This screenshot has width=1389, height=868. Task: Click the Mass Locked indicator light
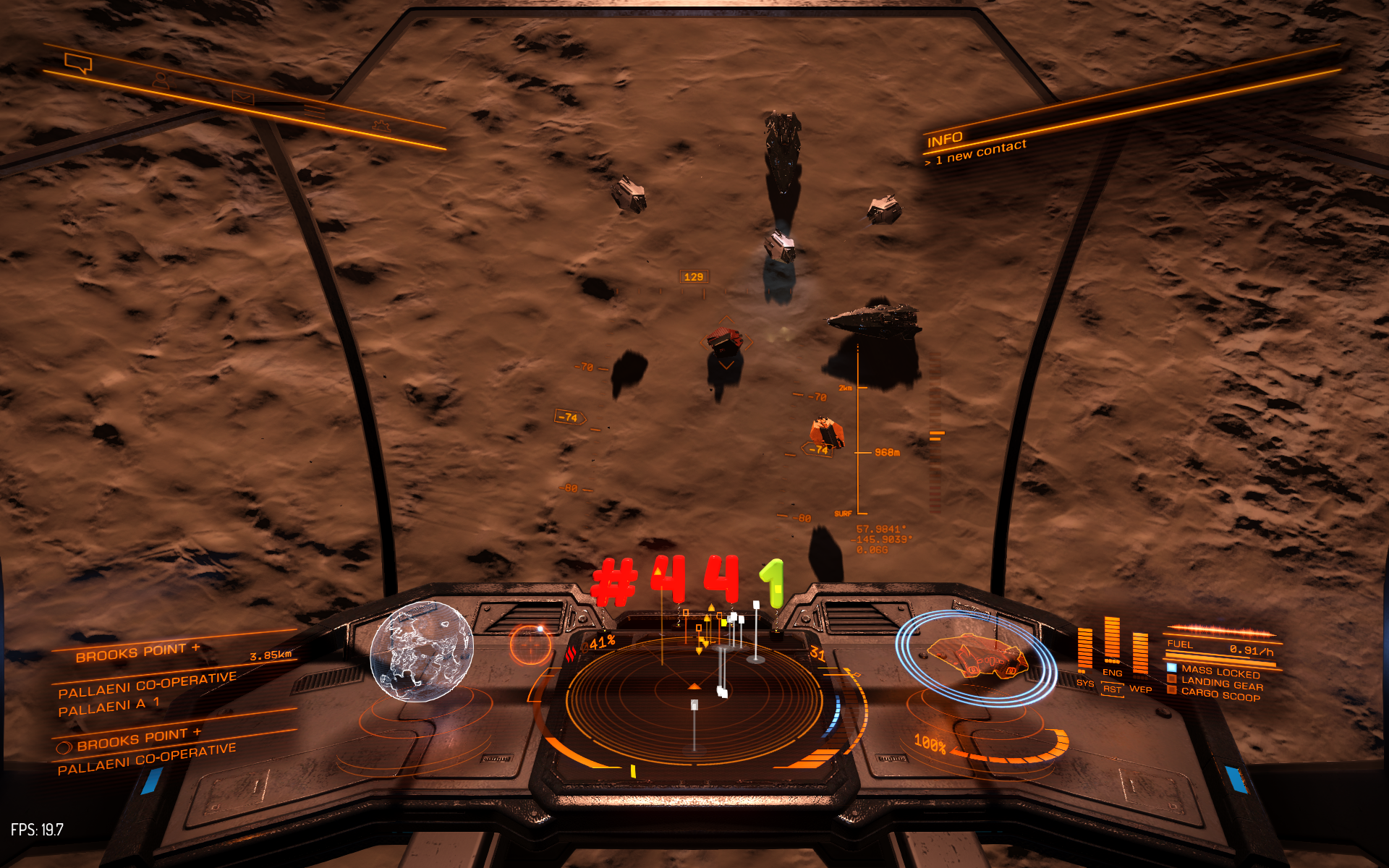click(1172, 667)
